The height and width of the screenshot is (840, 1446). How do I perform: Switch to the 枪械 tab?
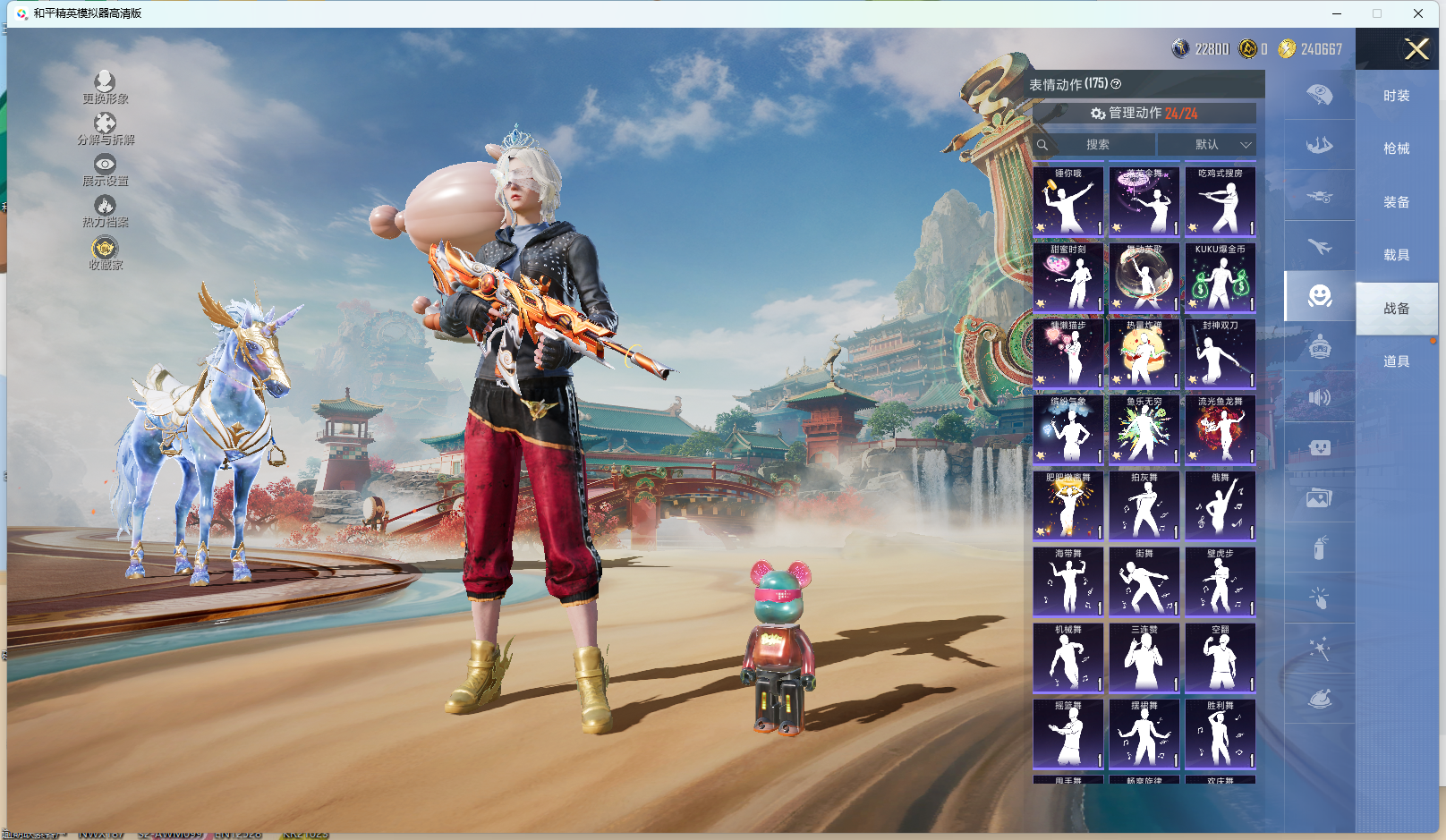click(x=1396, y=148)
